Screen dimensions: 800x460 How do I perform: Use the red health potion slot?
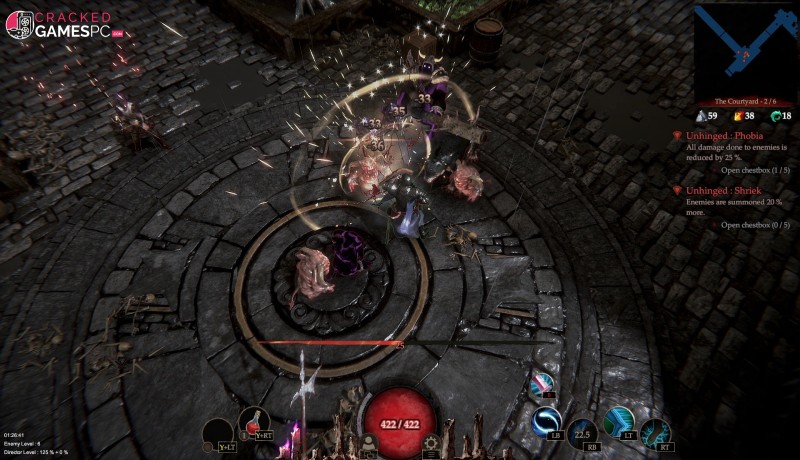point(255,423)
